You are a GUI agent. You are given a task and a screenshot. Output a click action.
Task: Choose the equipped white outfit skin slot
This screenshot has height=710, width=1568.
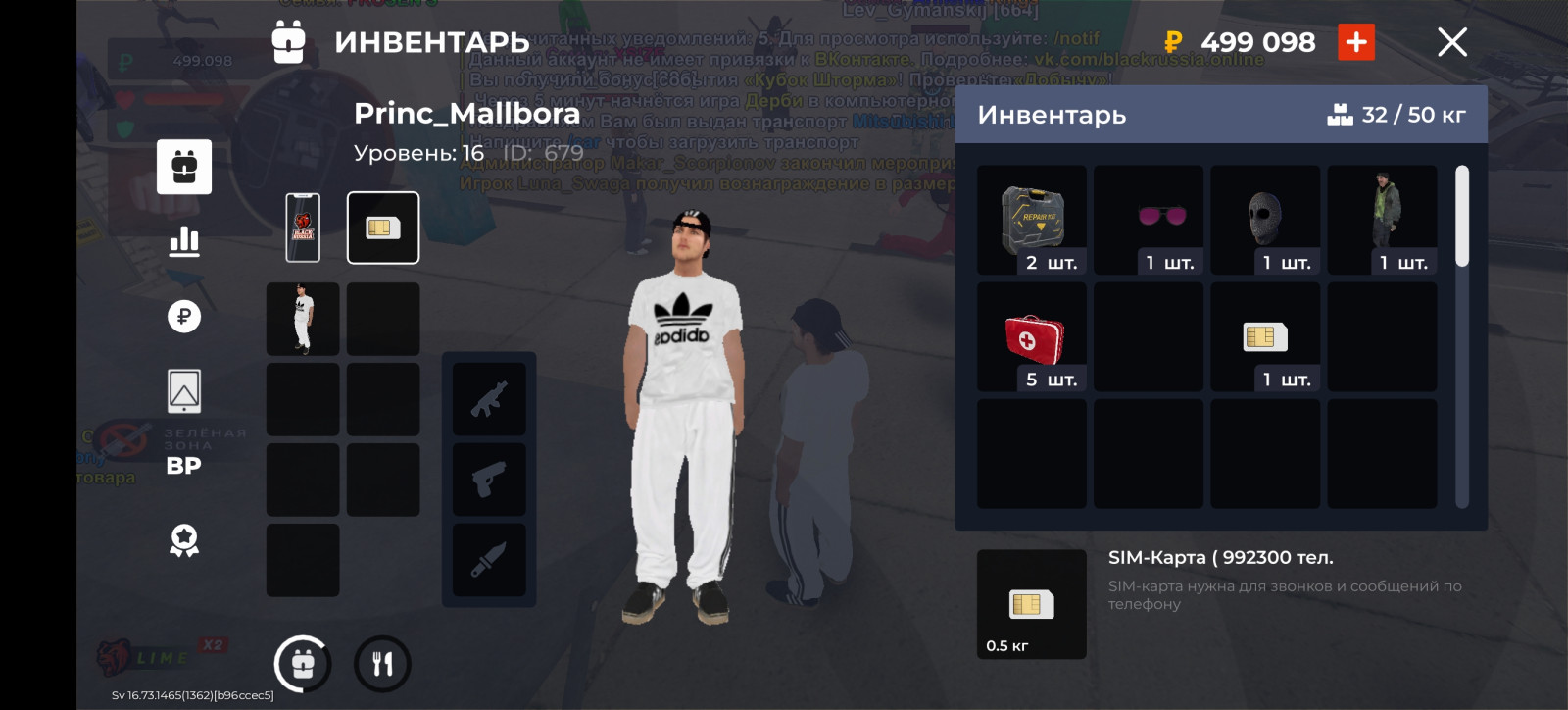click(303, 319)
